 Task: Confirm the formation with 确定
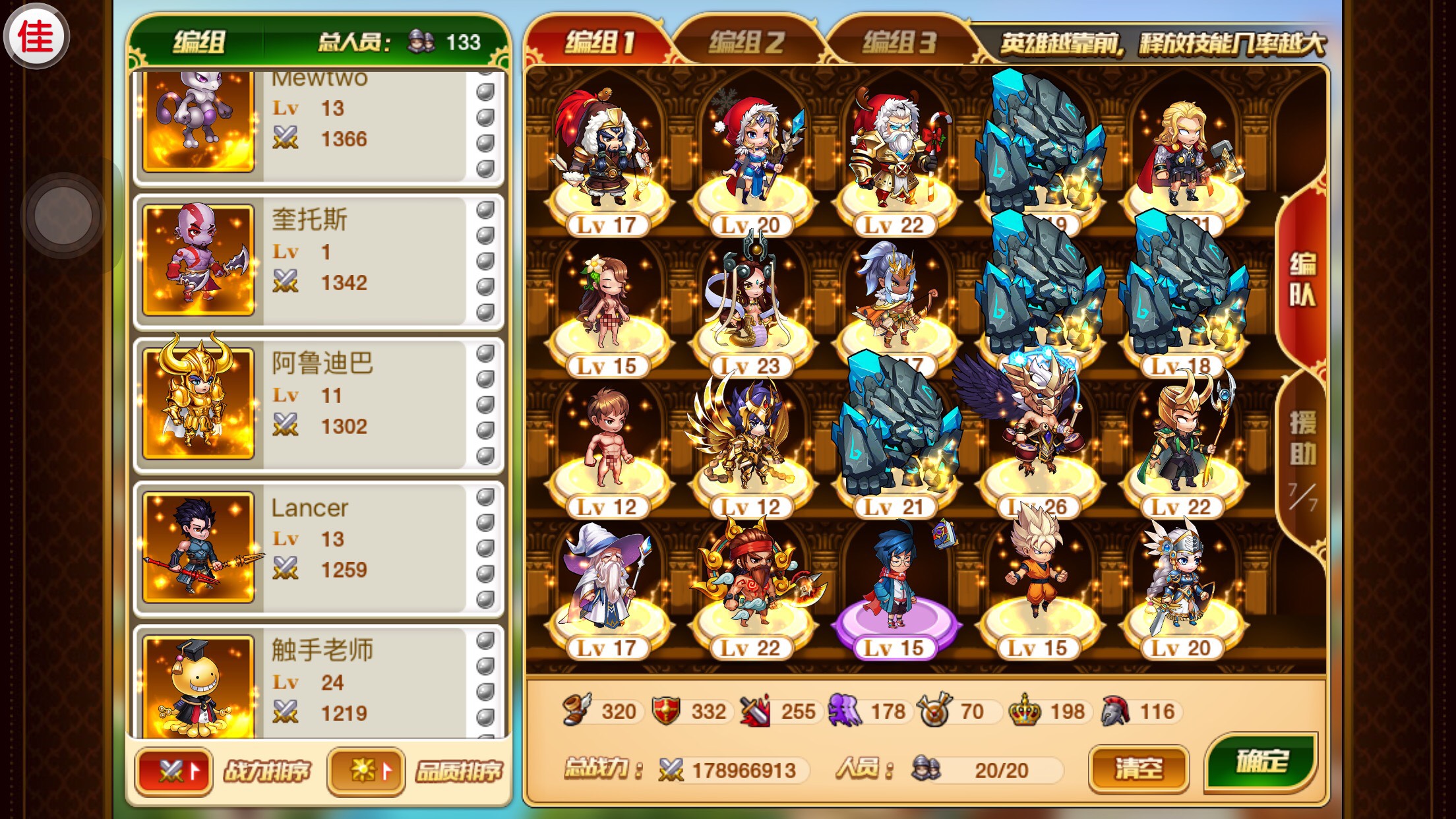point(1261,762)
